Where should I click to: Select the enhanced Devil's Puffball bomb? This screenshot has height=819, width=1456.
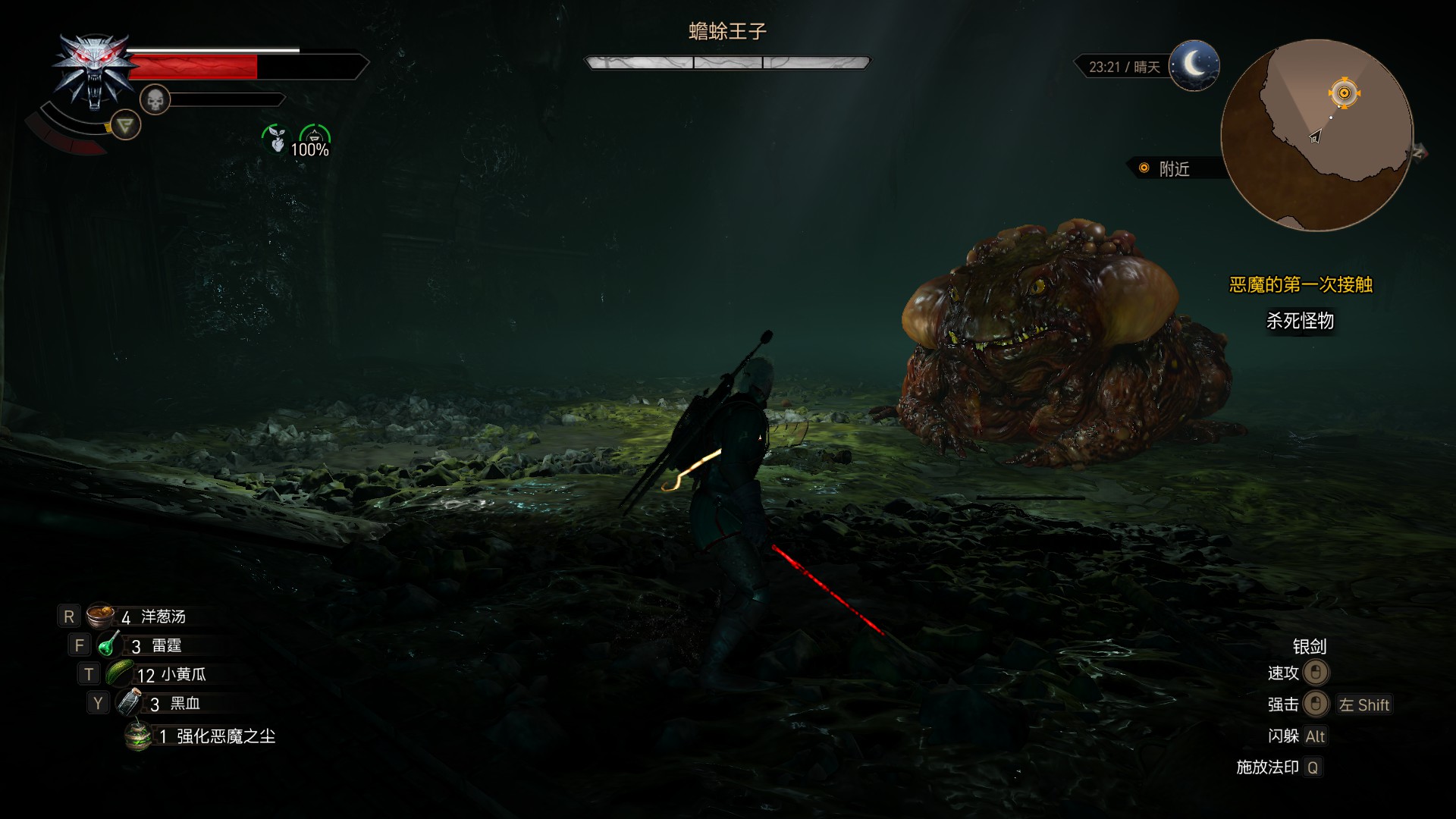point(139,736)
